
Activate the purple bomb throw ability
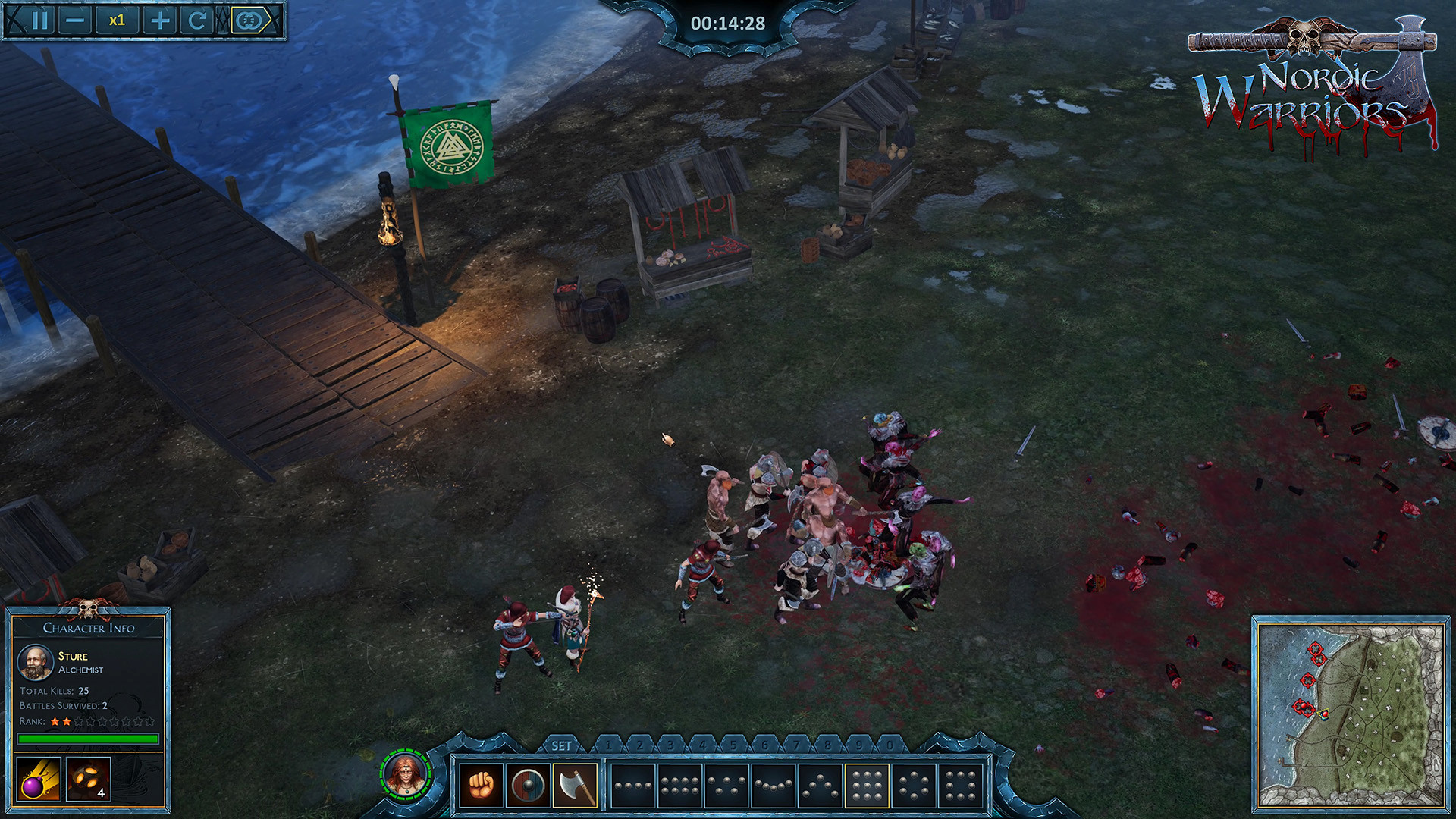click(x=38, y=779)
